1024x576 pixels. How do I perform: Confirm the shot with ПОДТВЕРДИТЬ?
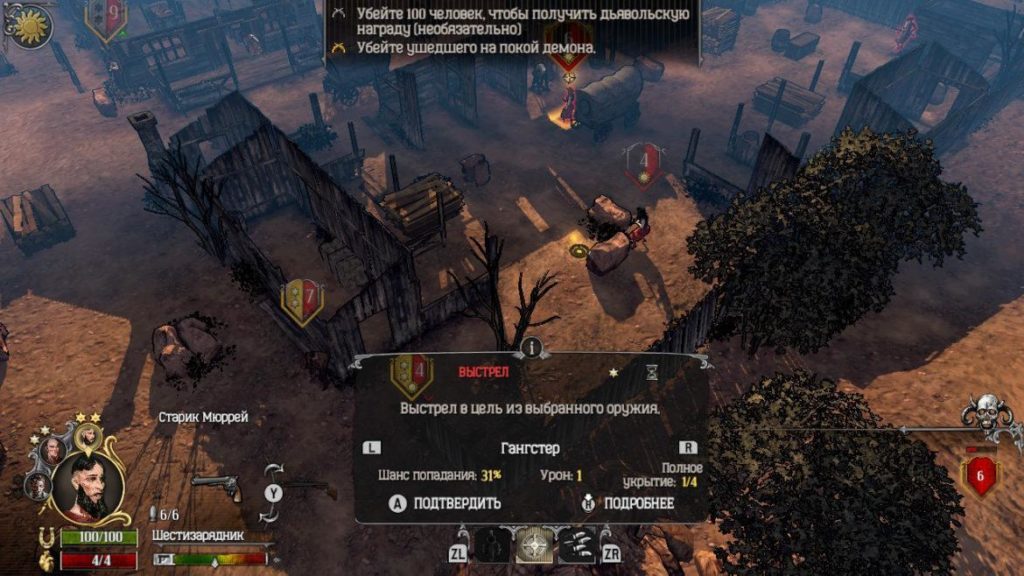(445, 503)
